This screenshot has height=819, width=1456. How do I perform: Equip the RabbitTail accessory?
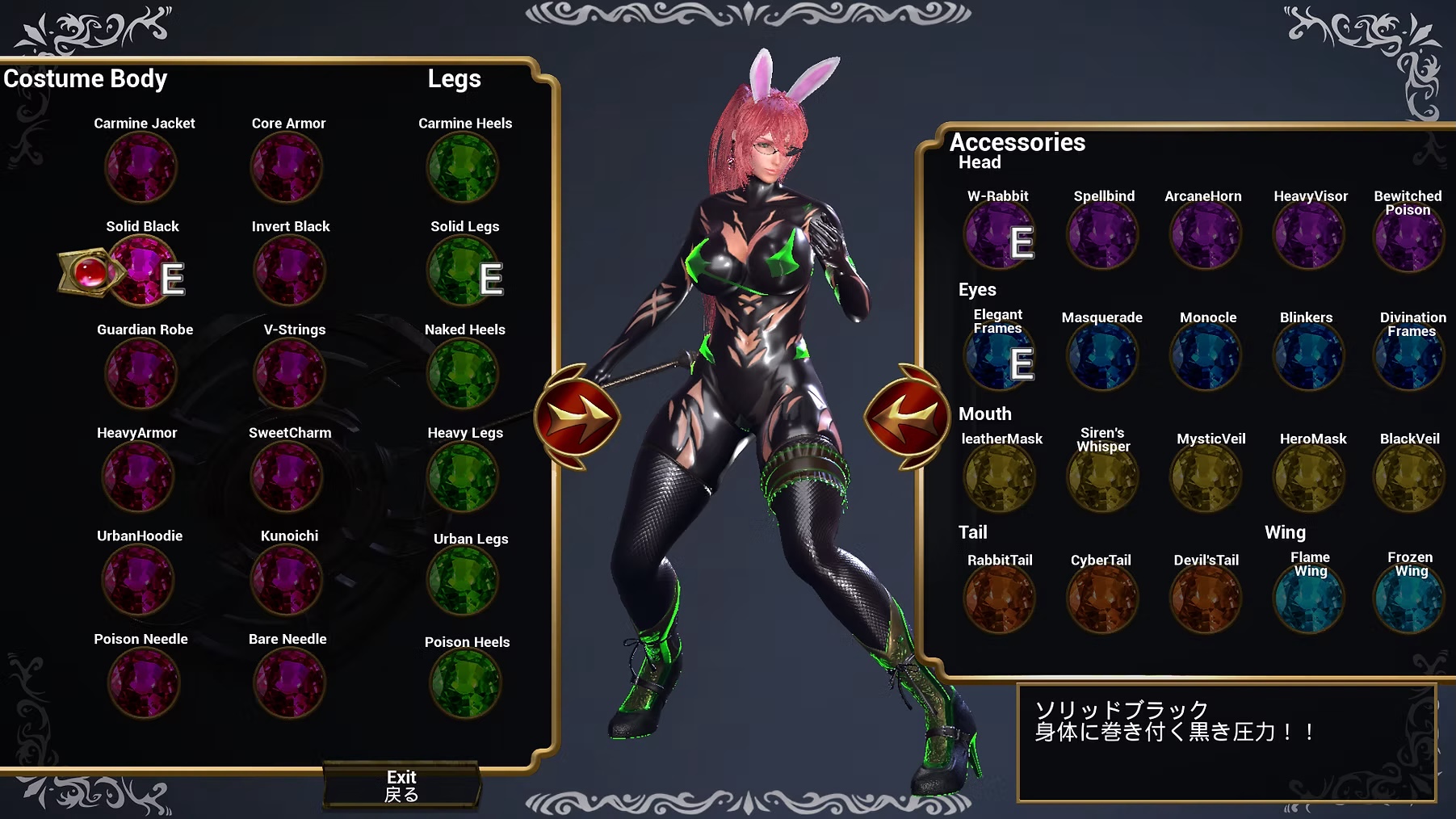point(1000,598)
